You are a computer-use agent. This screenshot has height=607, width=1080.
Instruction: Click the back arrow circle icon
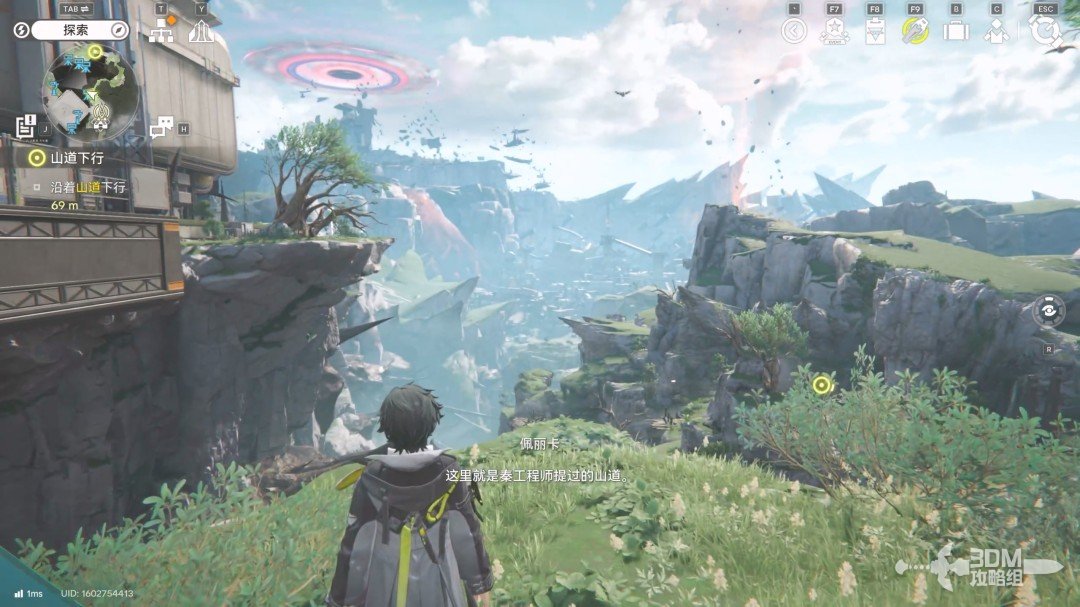[x=794, y=31]
